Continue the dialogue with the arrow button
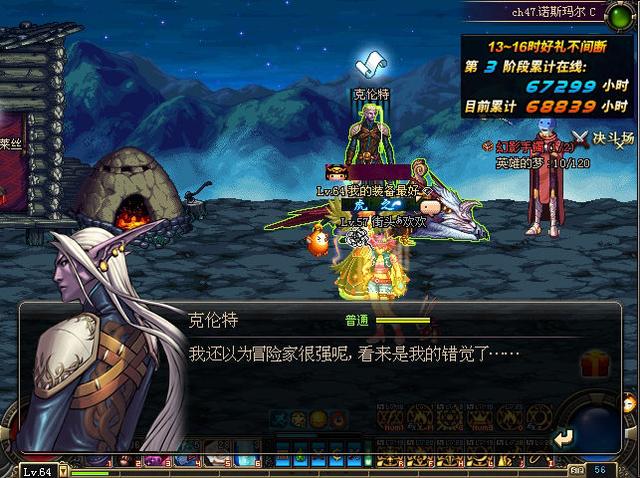The width and height of the screenshot is (640, 478). pos(565,437)
